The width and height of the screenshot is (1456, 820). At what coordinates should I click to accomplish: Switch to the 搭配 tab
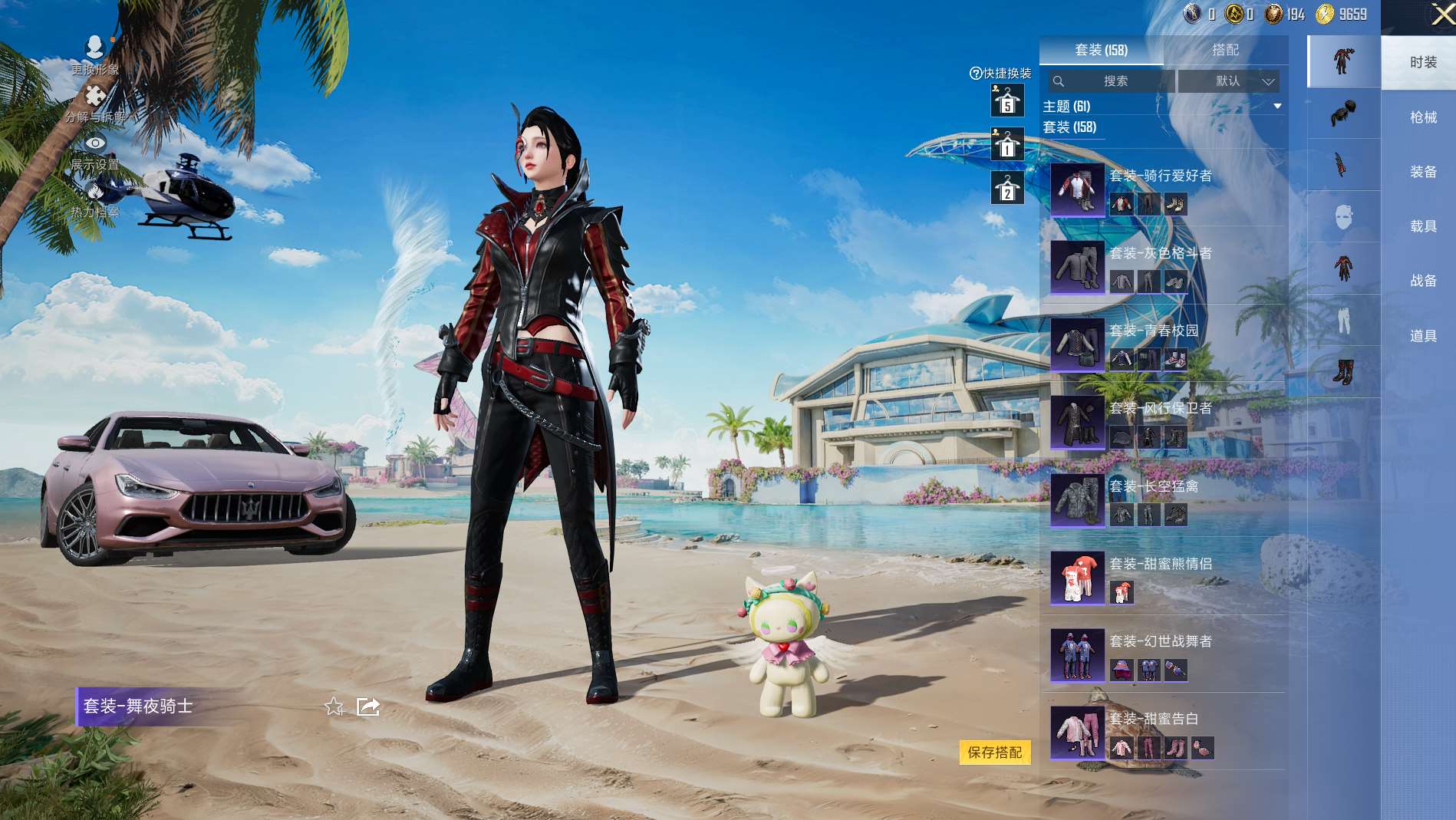[1225, 50]
